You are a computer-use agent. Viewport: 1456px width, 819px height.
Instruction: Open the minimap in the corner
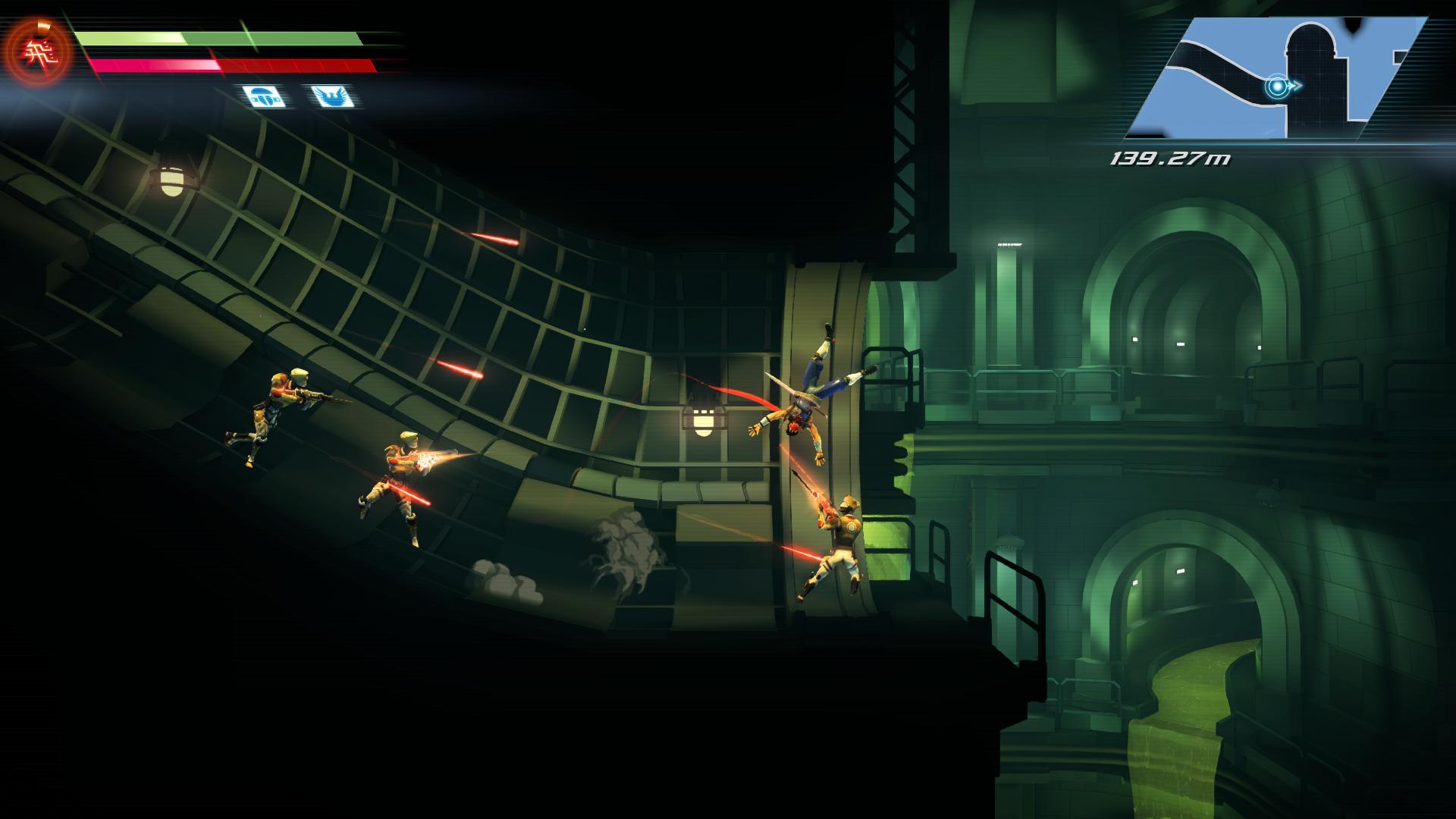coord(1276,77)
